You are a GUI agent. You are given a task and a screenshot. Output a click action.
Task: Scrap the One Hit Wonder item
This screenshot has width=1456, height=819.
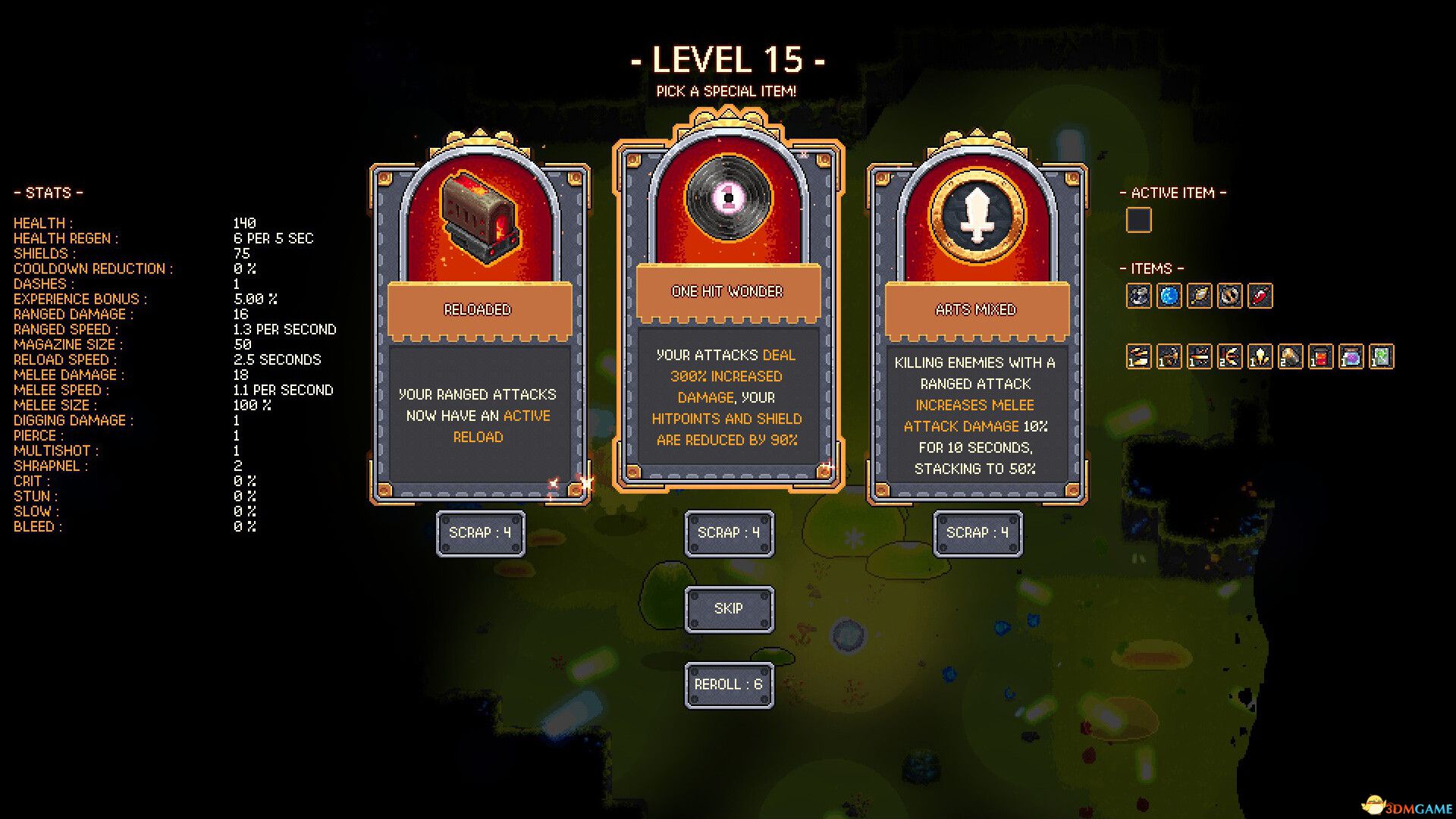tap(729, 533)
